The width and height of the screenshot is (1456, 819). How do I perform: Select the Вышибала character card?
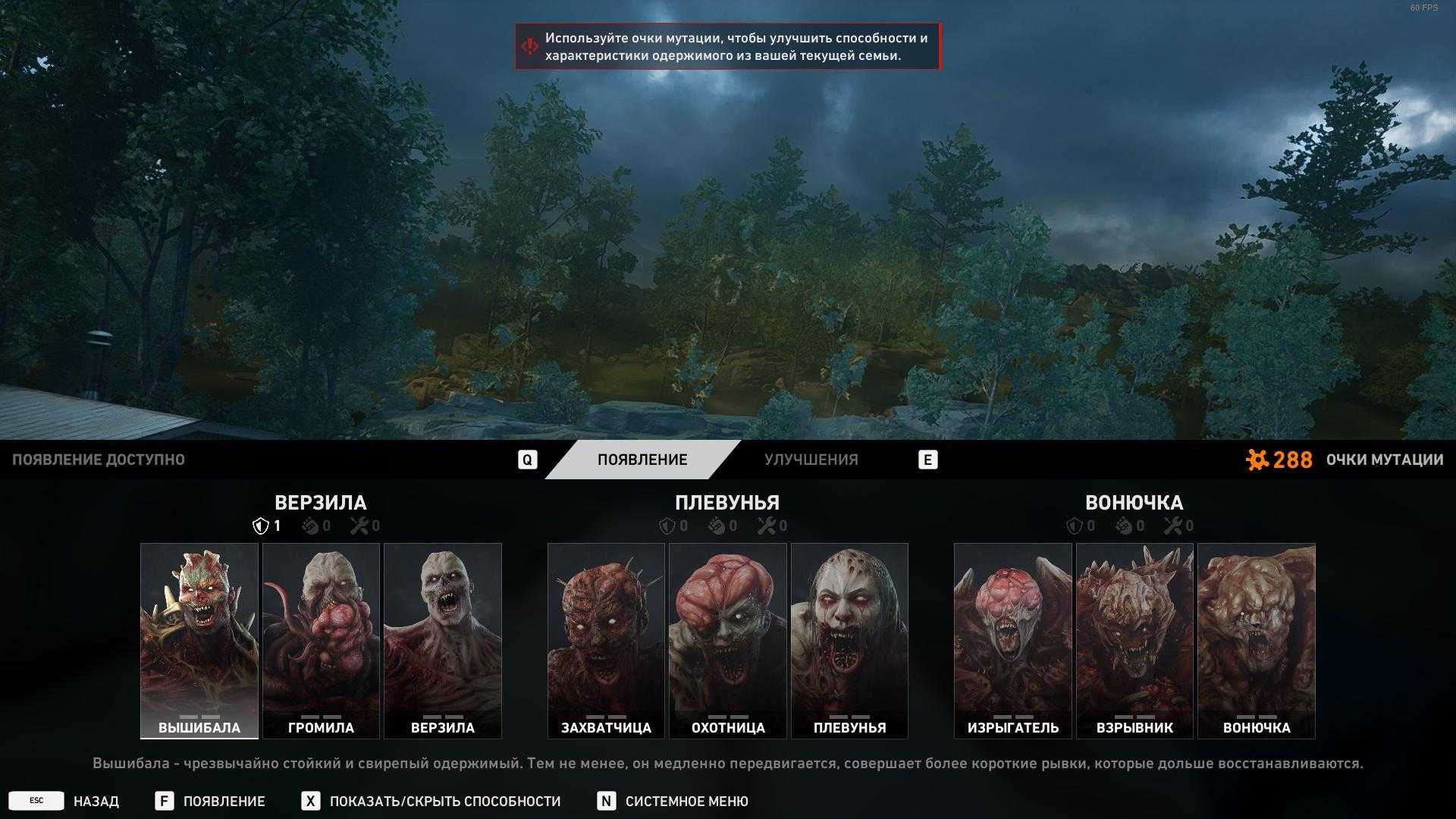pos(199,640)
